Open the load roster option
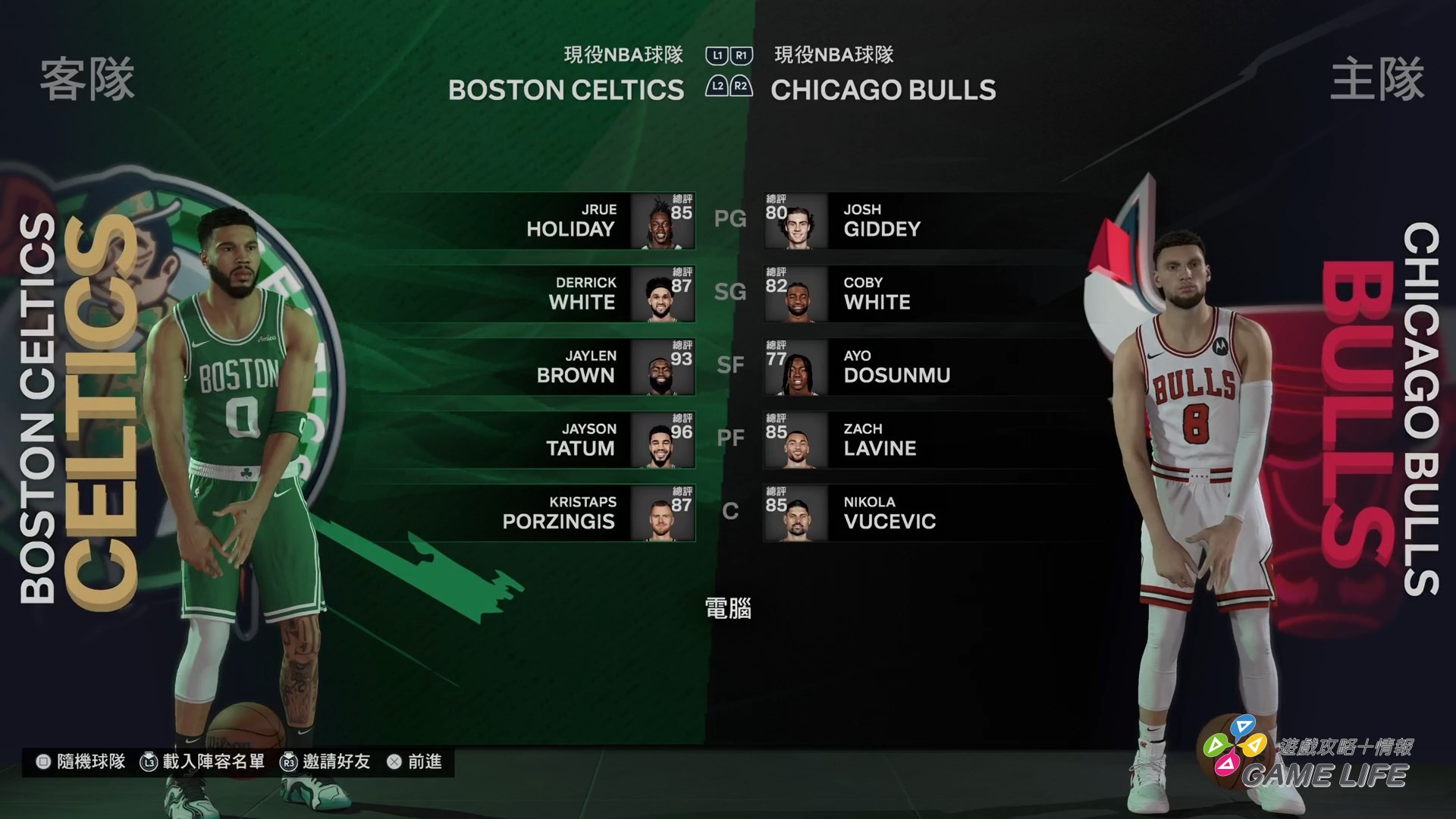Viewport: 1456px width, 819px height. tap(202, 761)
